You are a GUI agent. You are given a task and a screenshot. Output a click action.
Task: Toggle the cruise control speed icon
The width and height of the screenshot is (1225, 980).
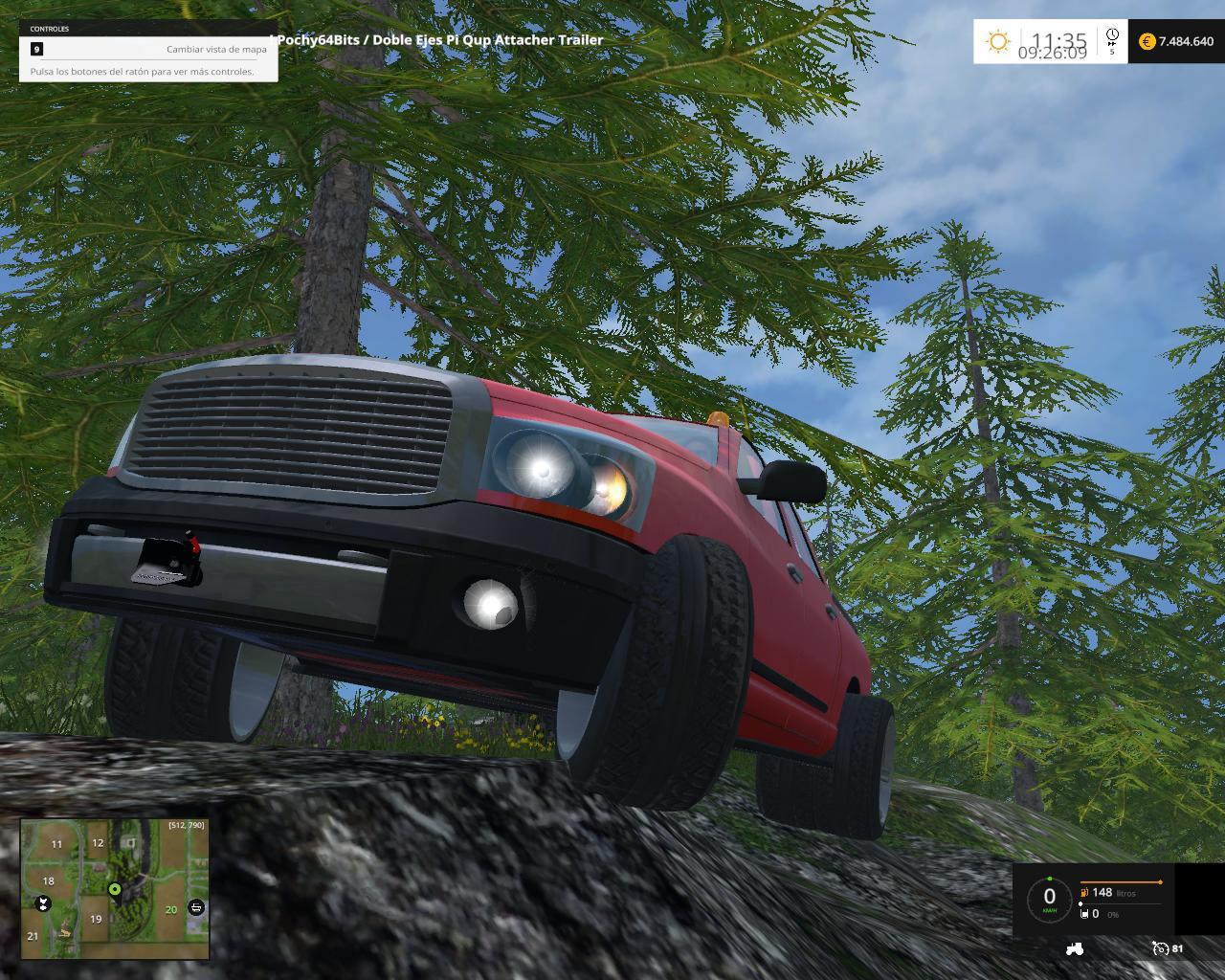pos(1161,948)
